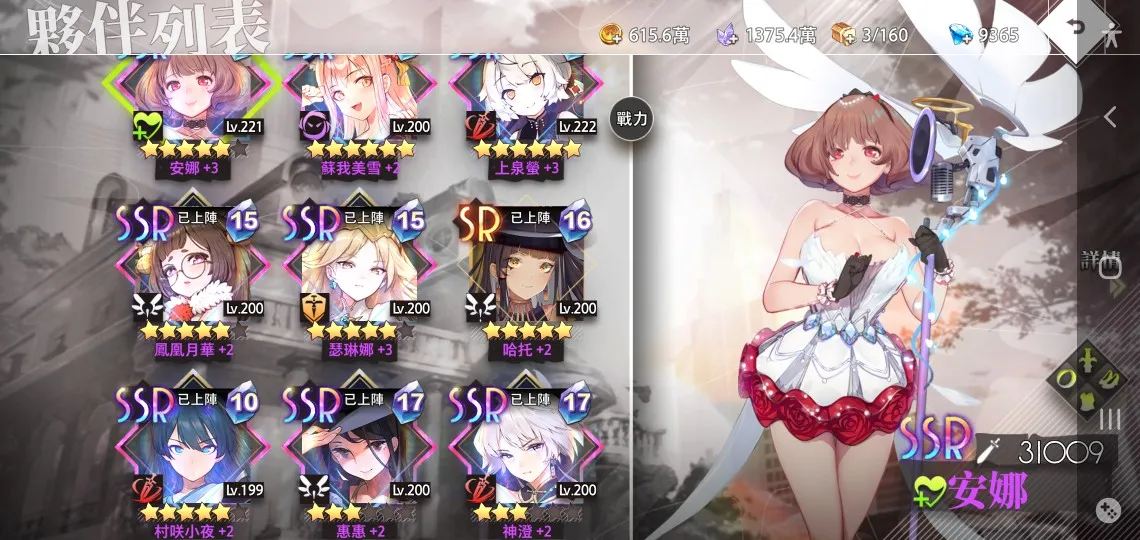Click the accessibility figure overlay icon
The width and height of the screenshot is (1140, 540).
1112,34
